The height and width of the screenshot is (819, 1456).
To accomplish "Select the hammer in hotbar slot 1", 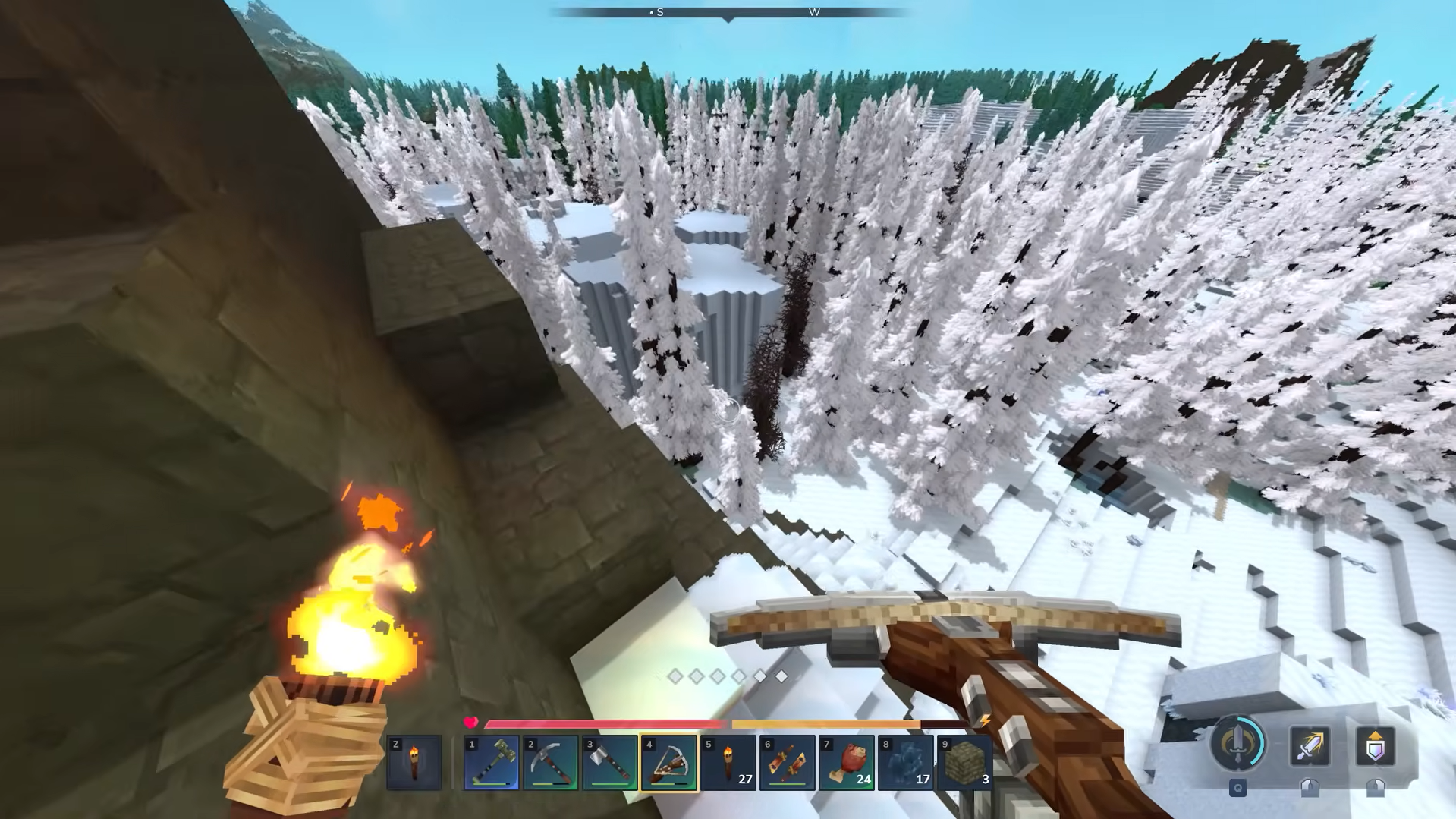I will 490,761.
